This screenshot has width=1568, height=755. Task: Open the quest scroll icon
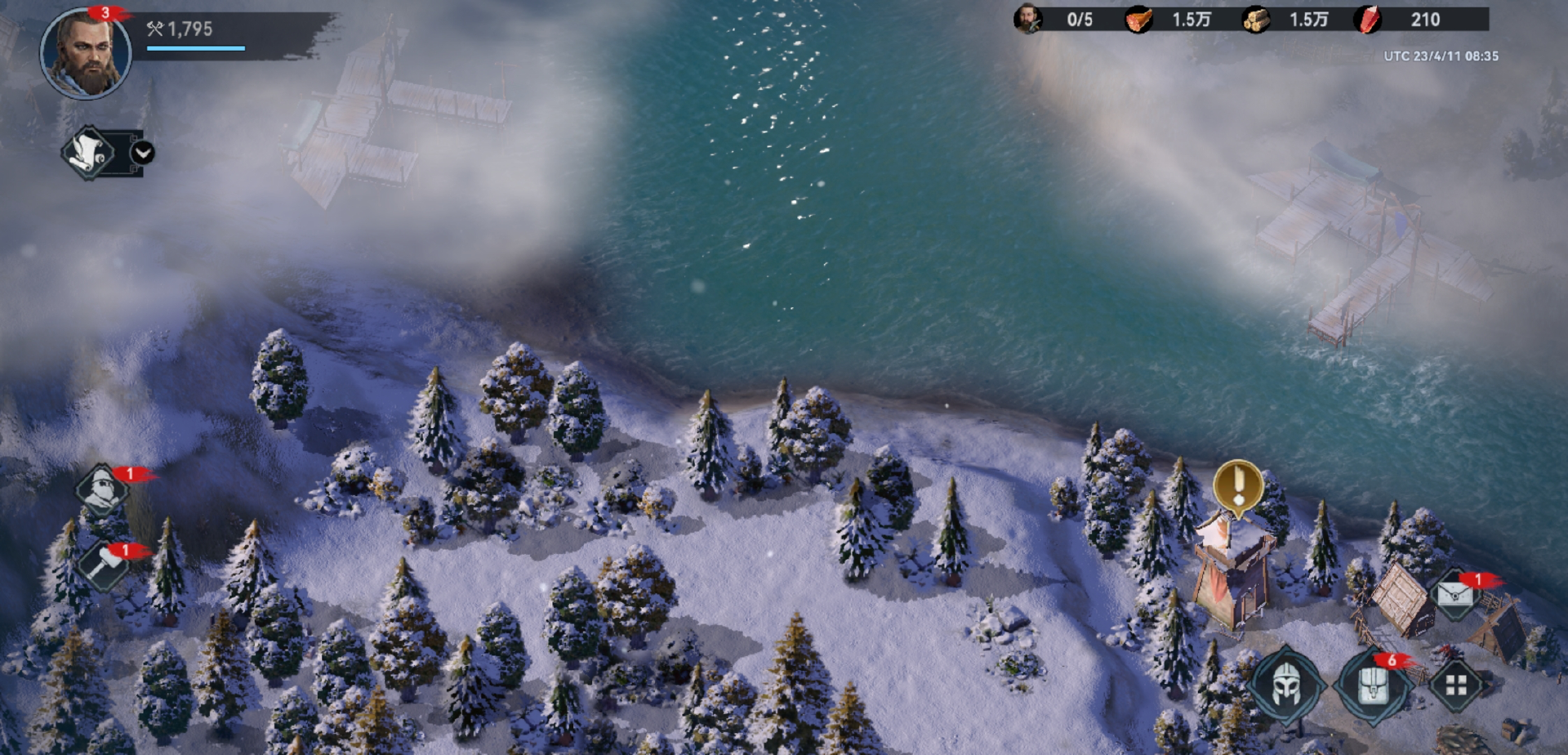[88, 153]
